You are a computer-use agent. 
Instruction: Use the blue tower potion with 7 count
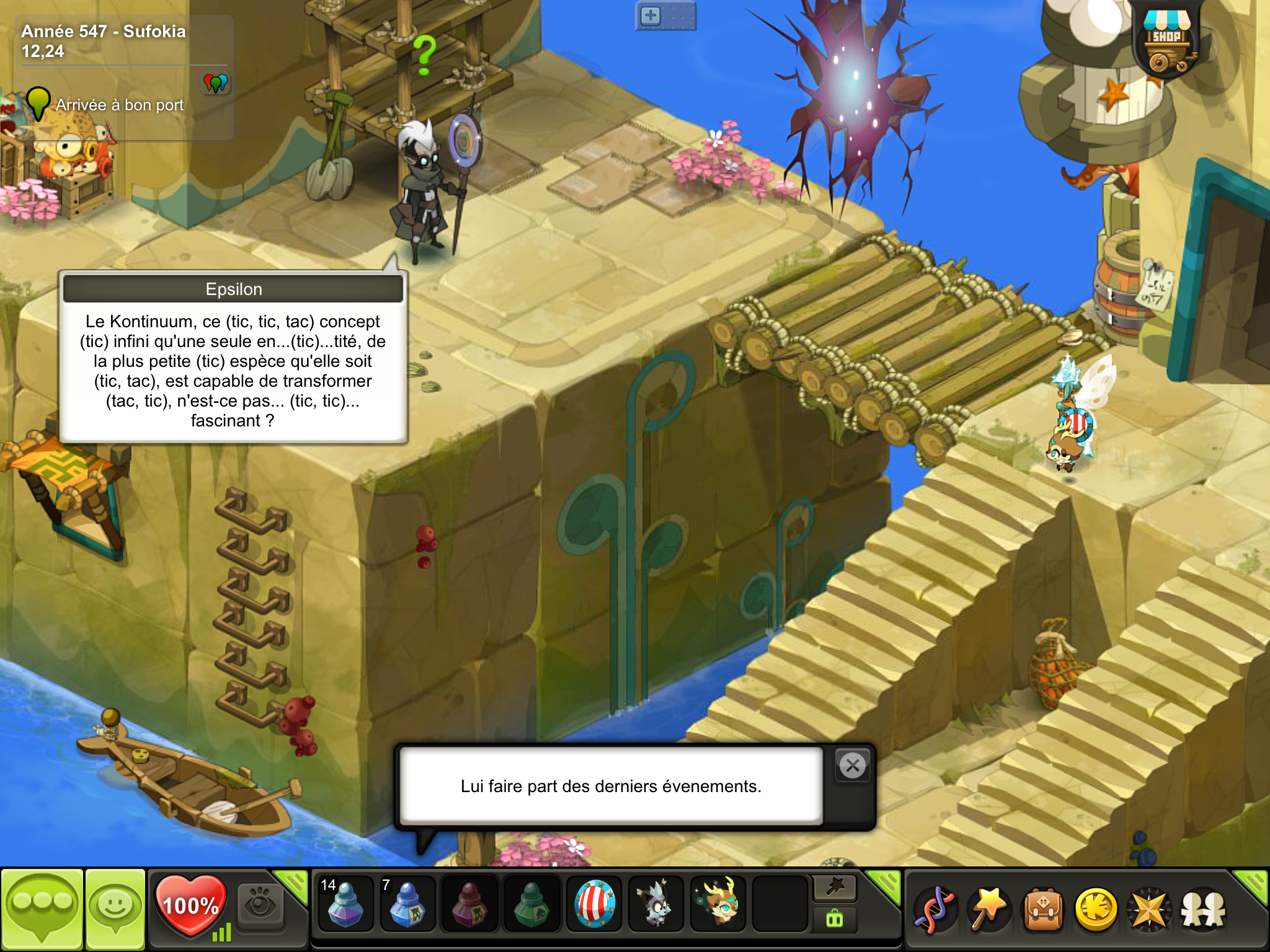click(x=407, y=904)
